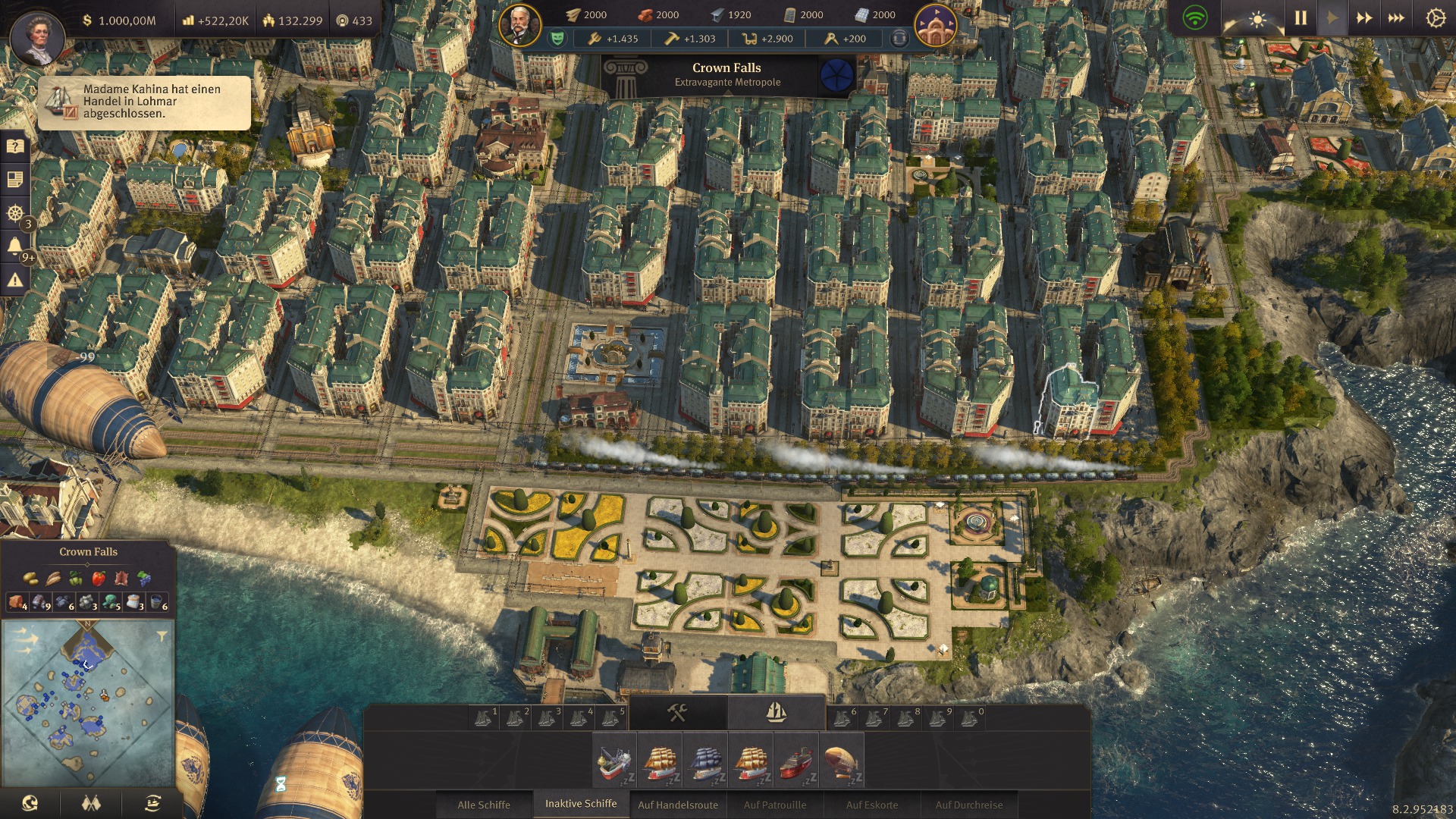This screenshot has height=819, width=1456.
Task: Open the diplomacy crossed flags menu
Action: click(91, 803)
